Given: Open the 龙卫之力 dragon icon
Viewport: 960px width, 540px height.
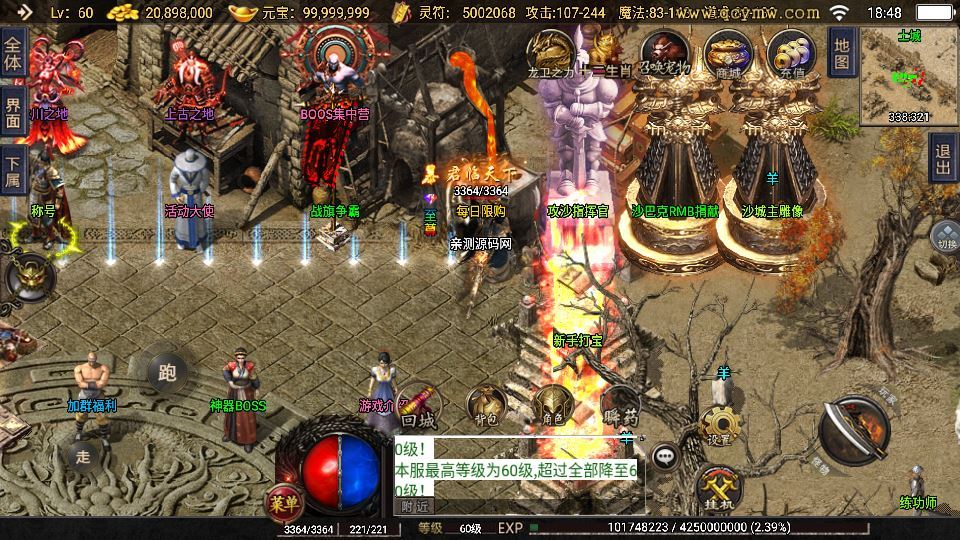Looking at the screenshot, I should pyautogui.click(x=551, y=50).
